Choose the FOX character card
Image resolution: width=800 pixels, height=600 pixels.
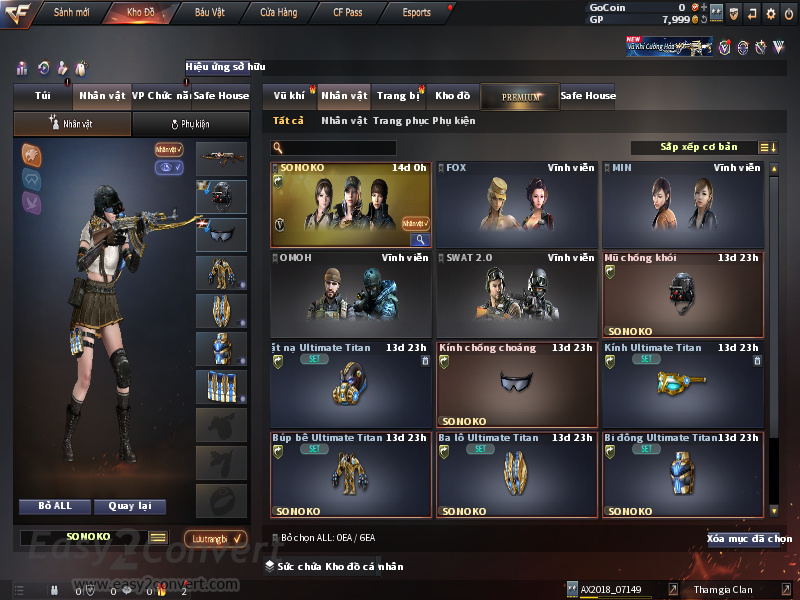coord(516,205)
